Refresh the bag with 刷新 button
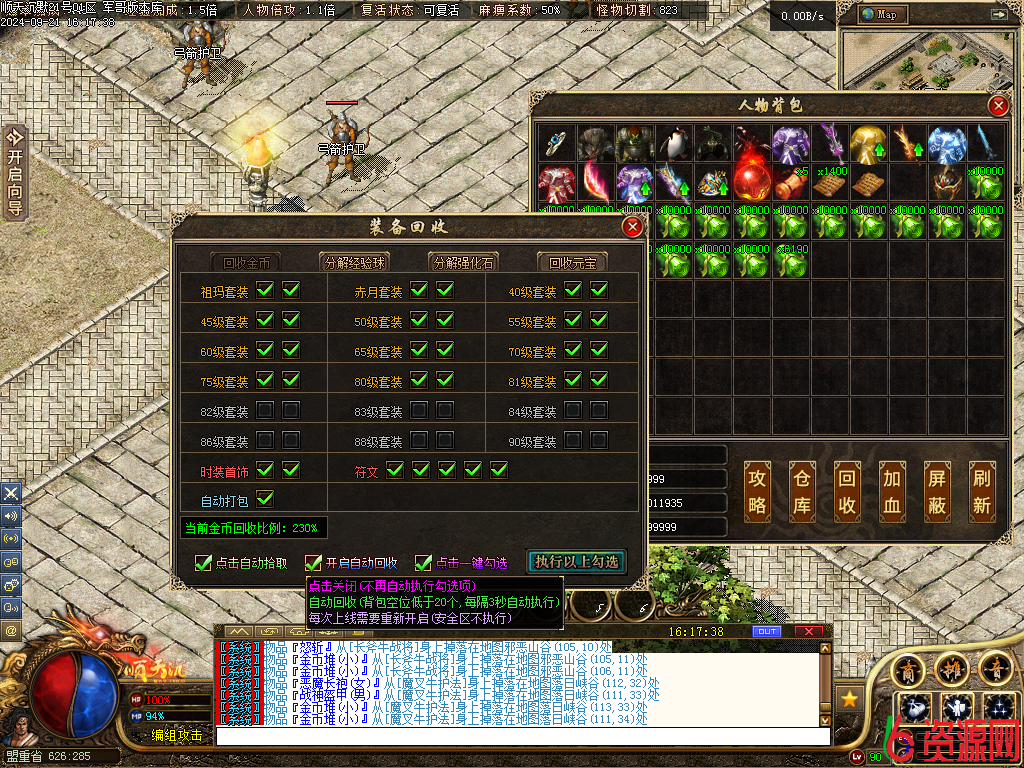The height and width of the screenshot is (768, 1024). point(982,491)
